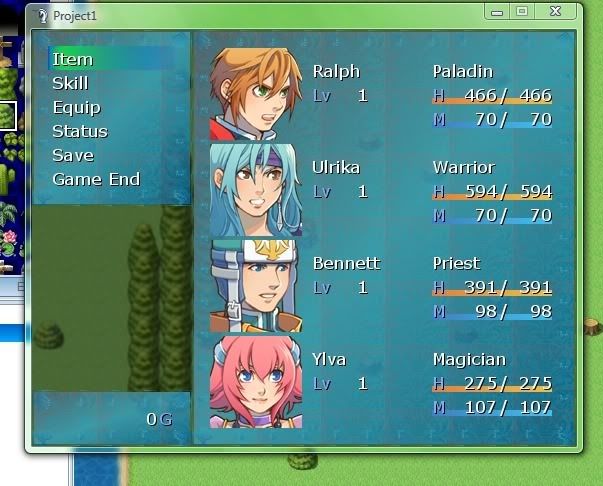Select the Save option

click(x=73, y=155)
